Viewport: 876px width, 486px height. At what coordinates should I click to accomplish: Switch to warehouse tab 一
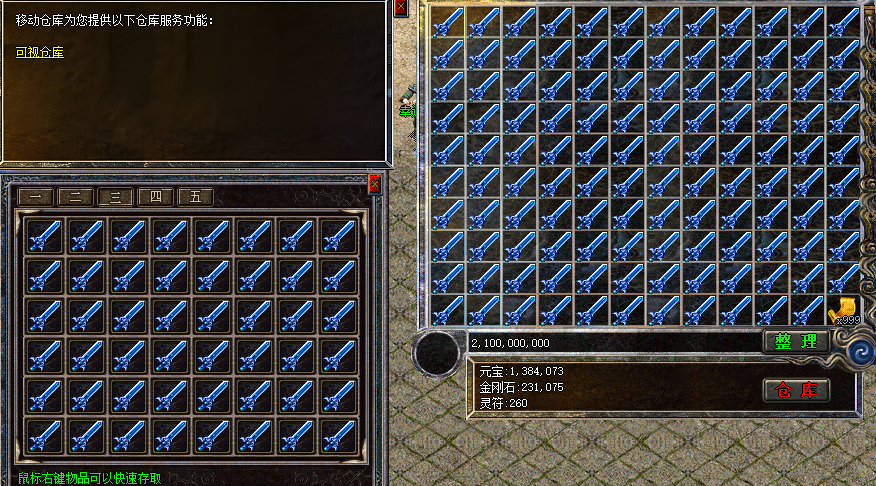[x=36, y=197]
